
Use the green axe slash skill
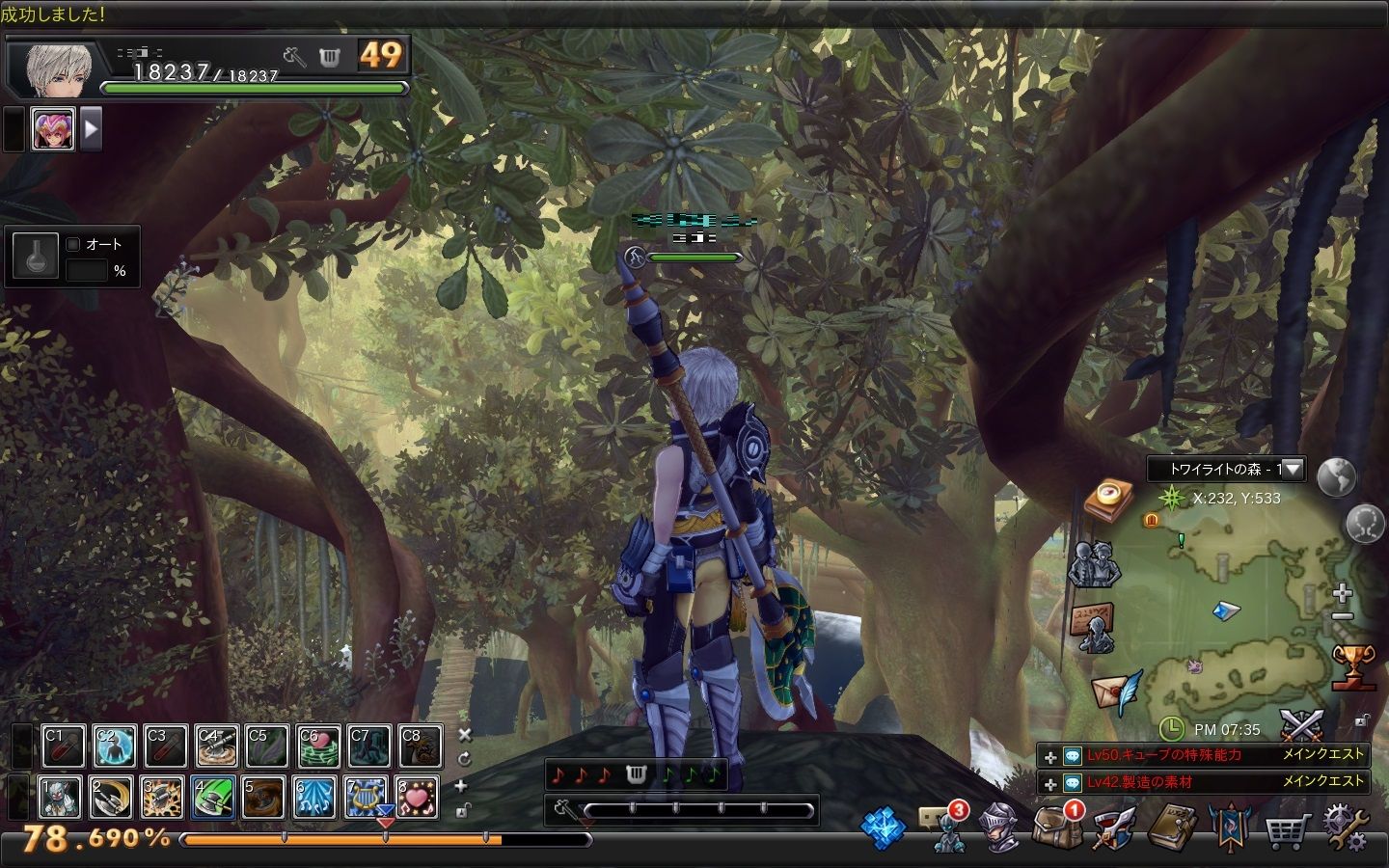214,797
